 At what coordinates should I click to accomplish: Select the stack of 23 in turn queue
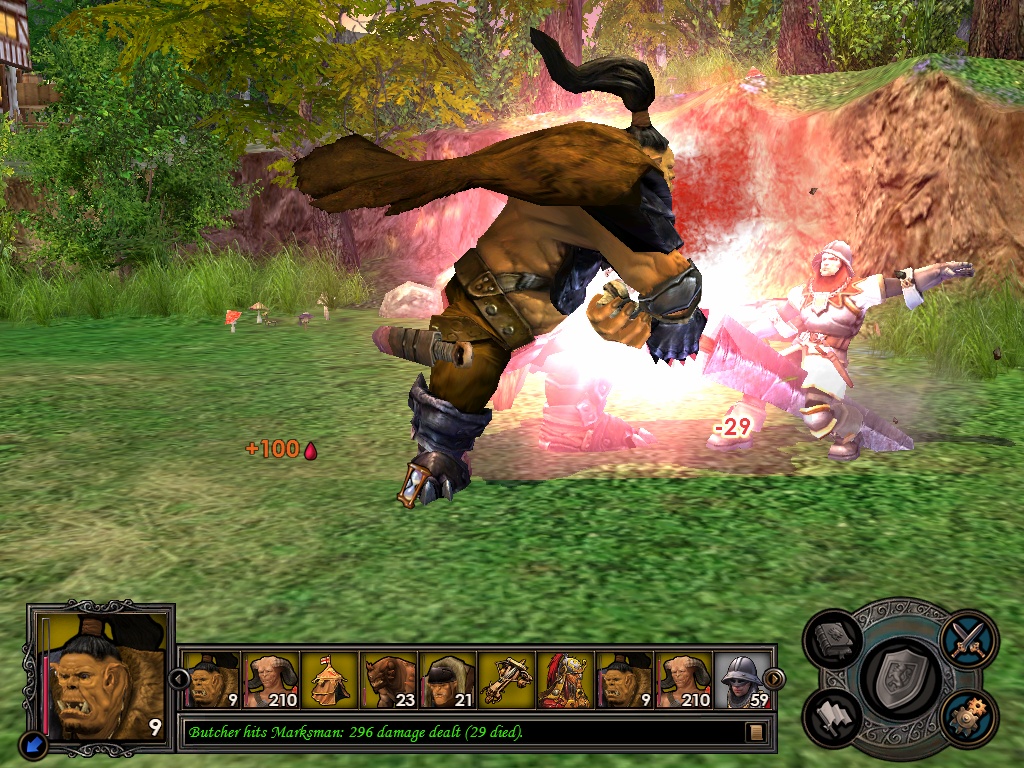(x=388, y=680)
